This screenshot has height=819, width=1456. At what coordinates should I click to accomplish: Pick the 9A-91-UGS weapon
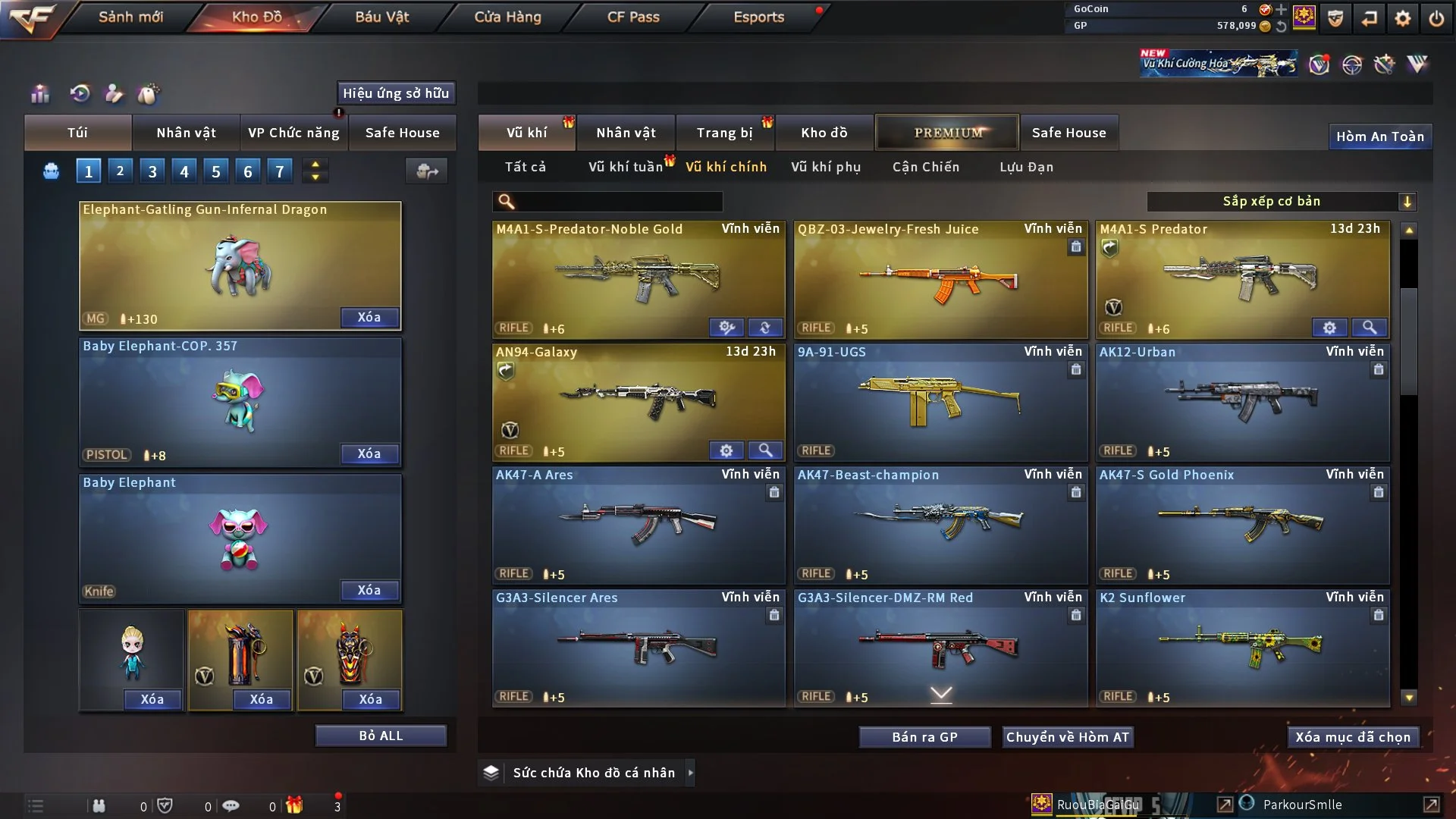(940, 402)
